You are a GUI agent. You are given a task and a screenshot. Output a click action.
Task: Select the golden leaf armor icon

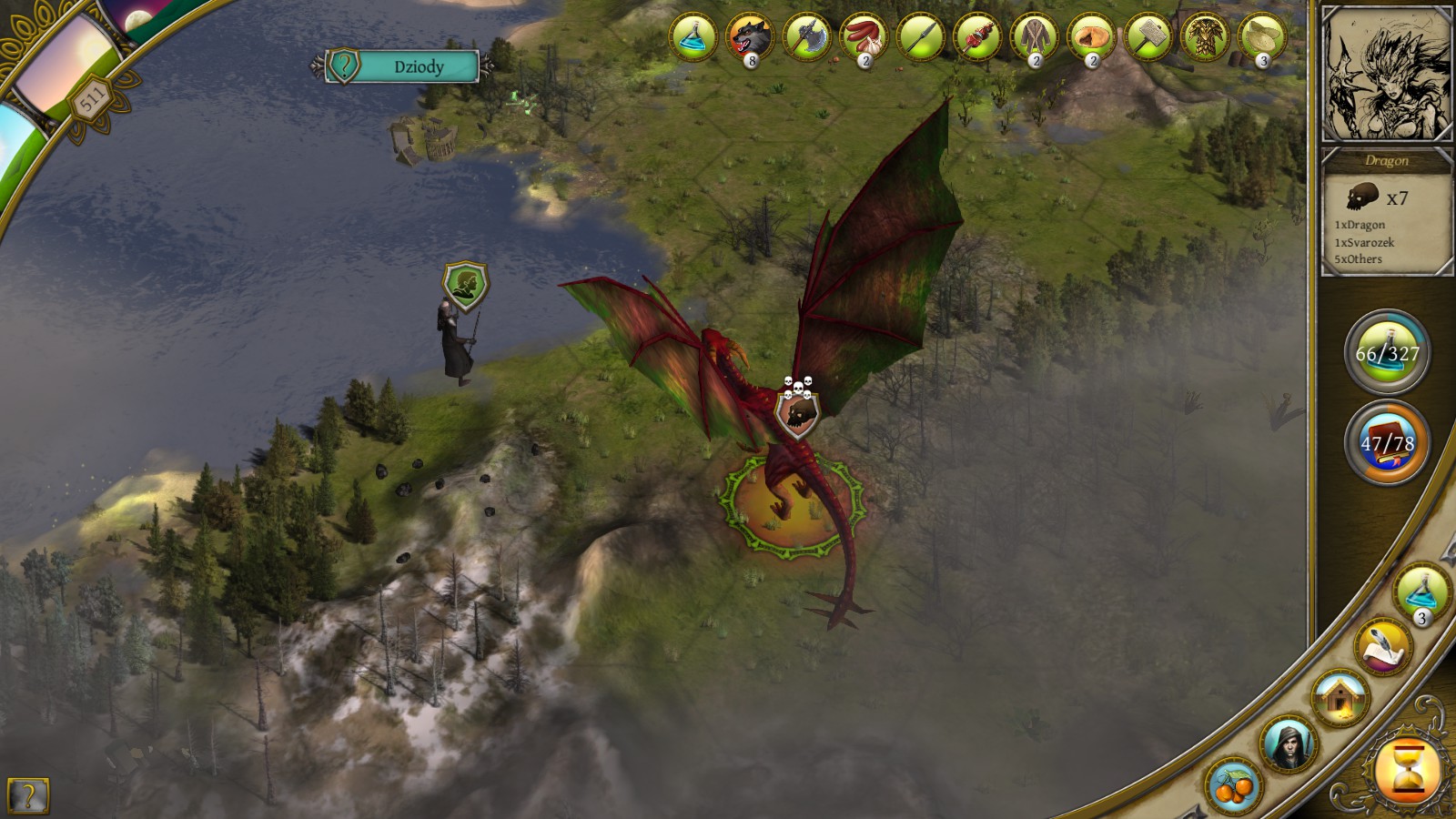(x=1205, y=38)
